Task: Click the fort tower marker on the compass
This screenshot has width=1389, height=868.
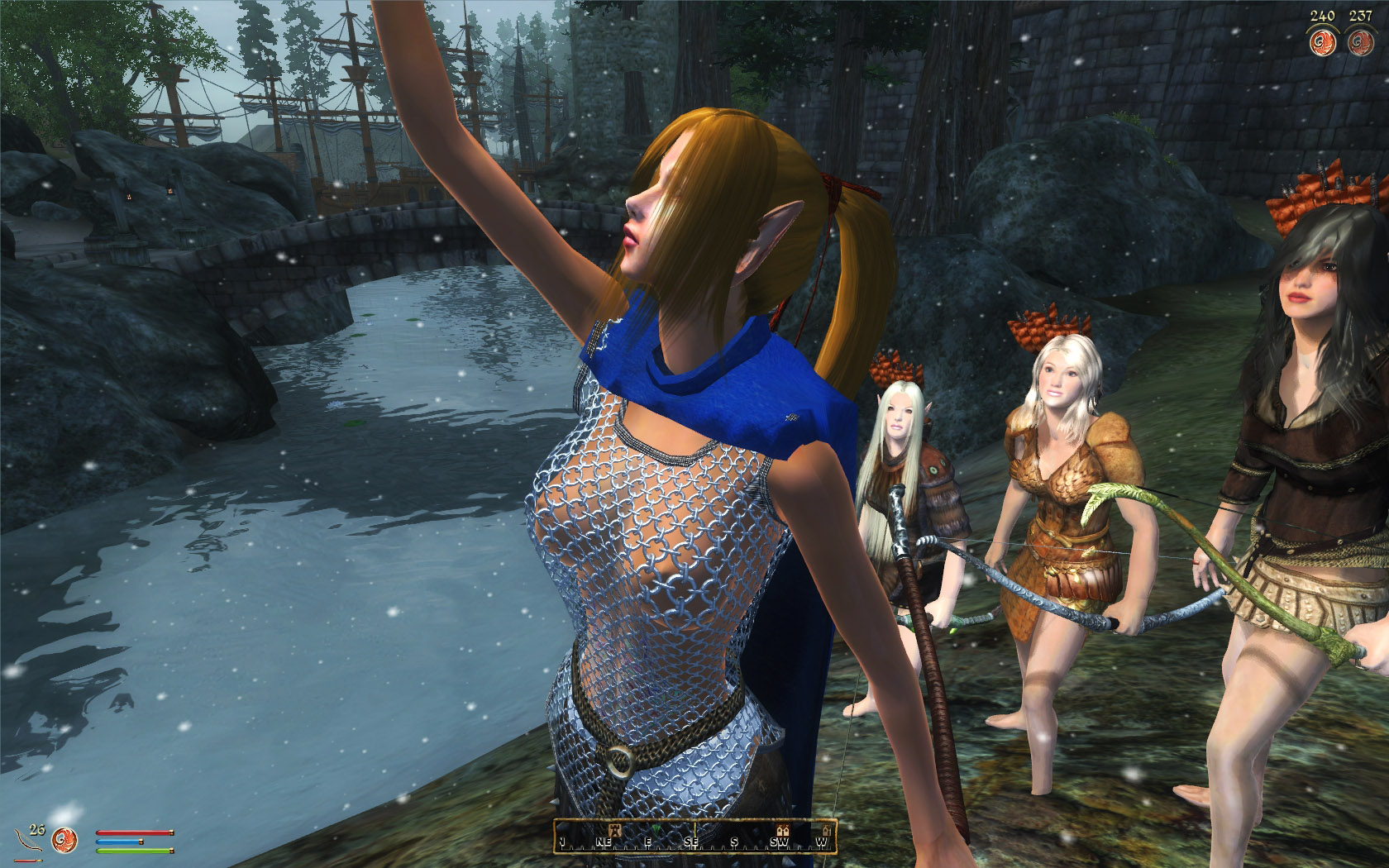Action: (615, 831)
